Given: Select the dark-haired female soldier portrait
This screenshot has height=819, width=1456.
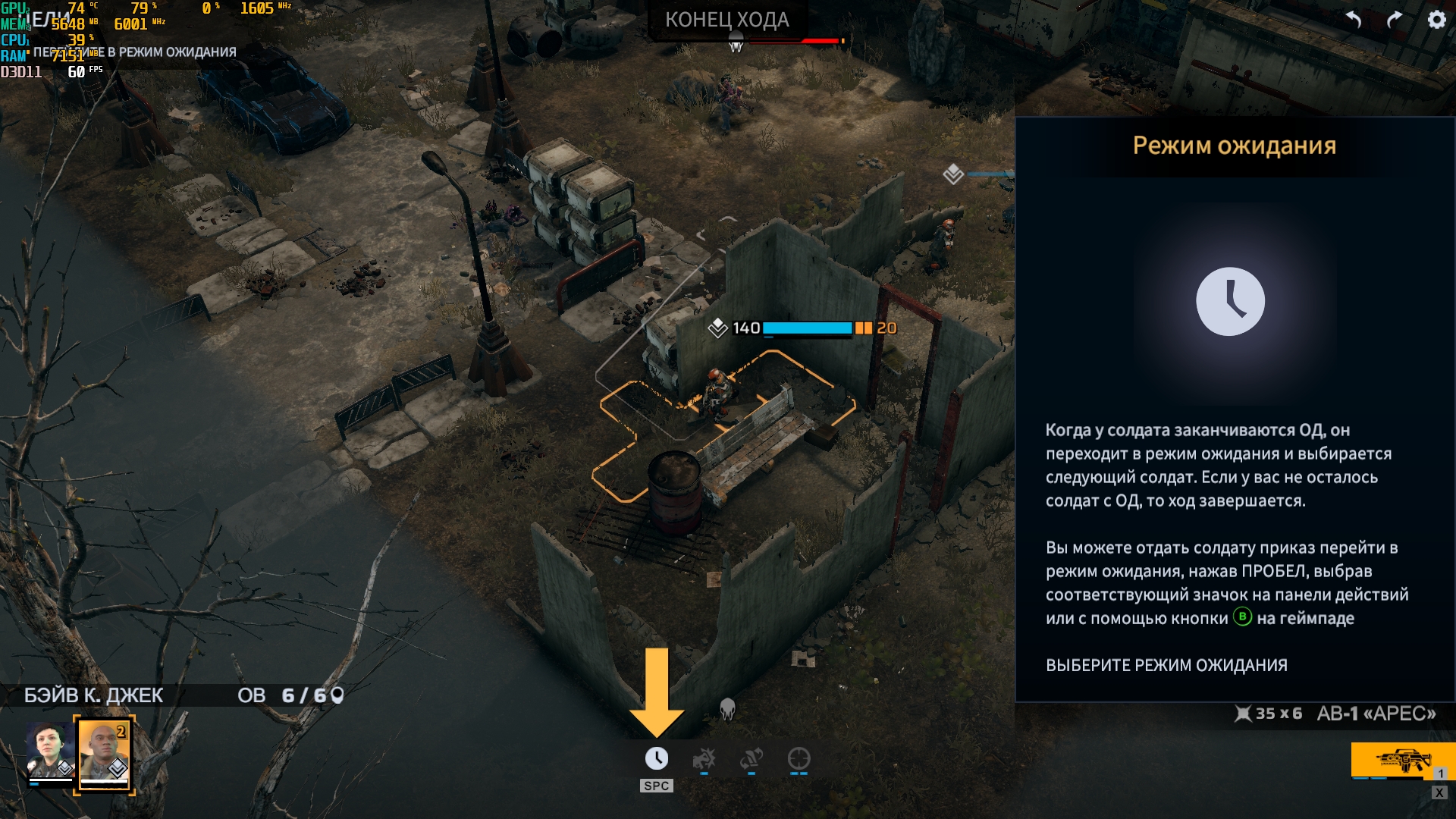Looking at the screenshot, I should pyautogui.click(x=50, y=751).
